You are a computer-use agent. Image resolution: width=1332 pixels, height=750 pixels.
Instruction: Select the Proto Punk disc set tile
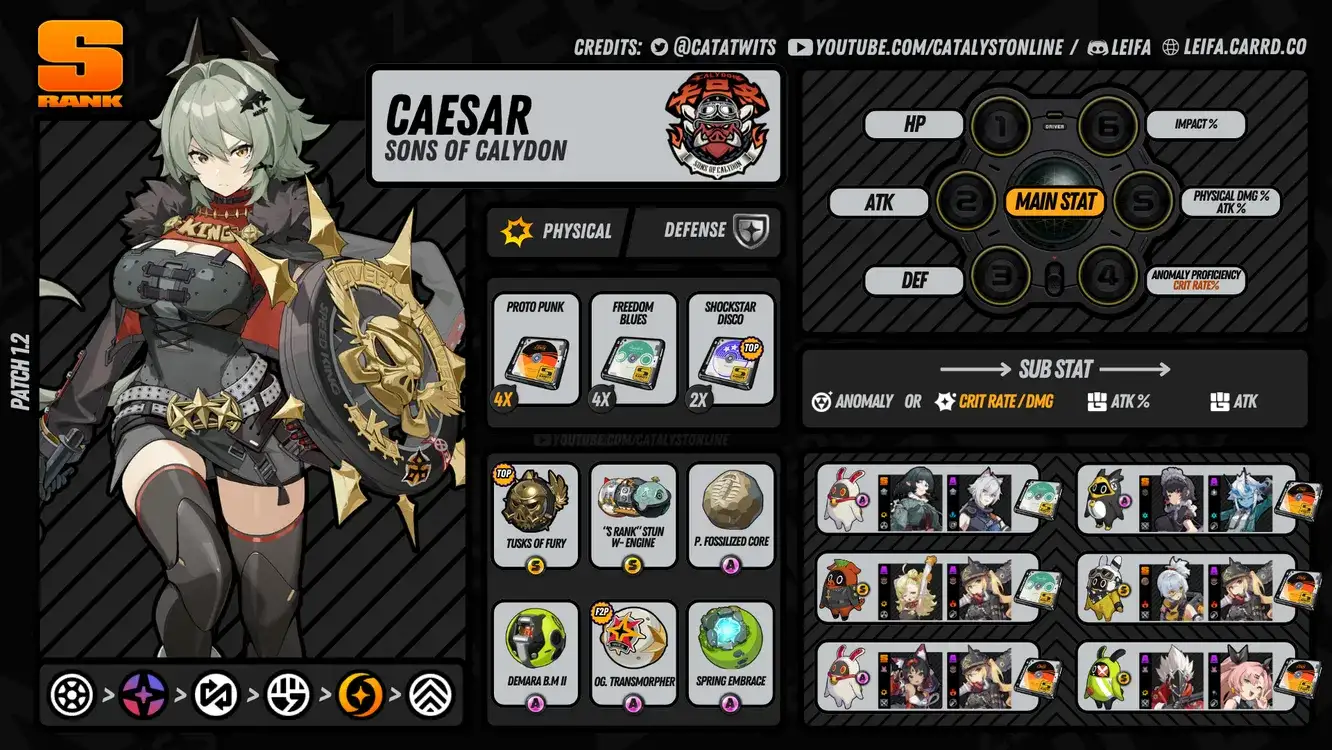point(536,349)
